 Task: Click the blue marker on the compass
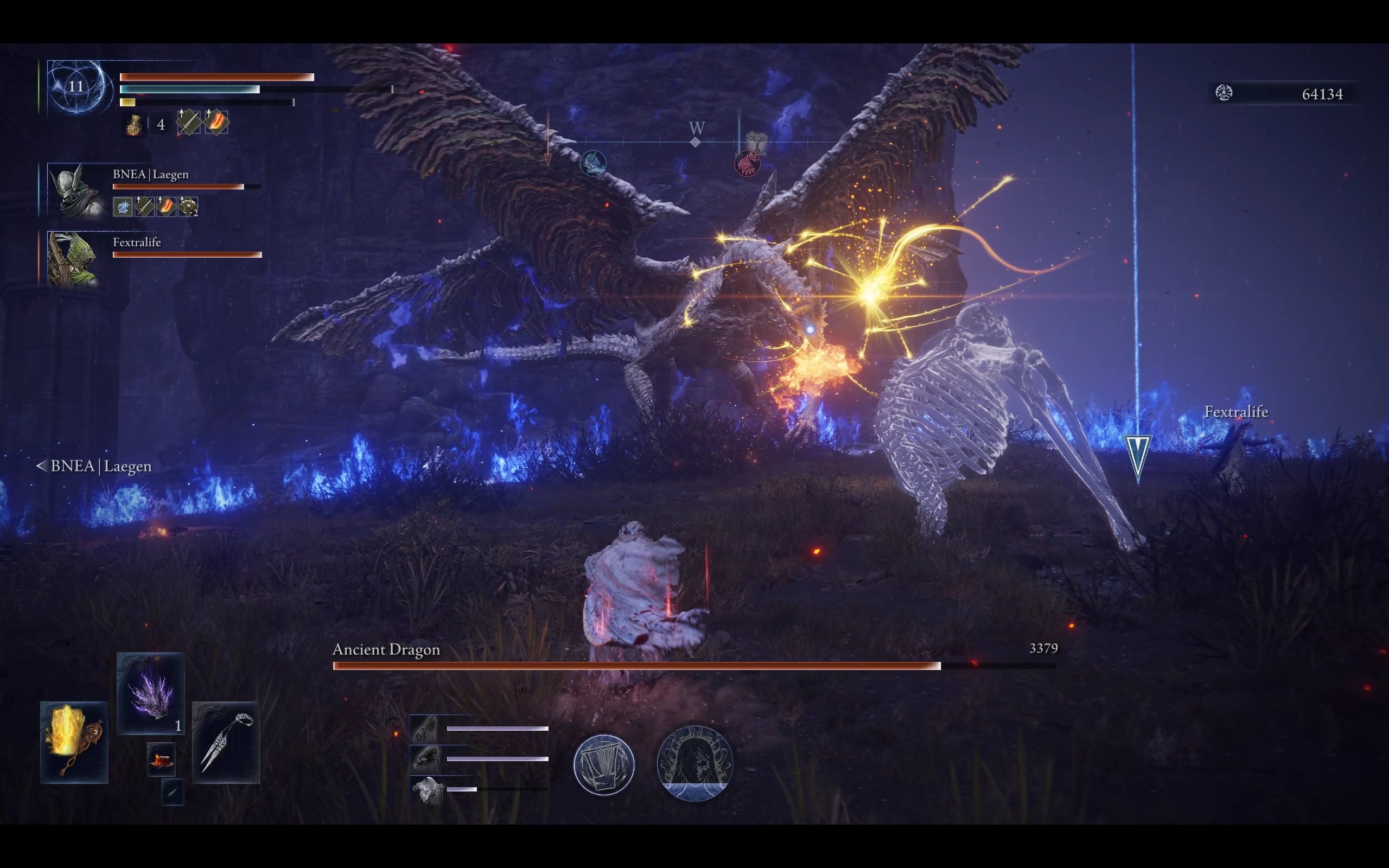click(593, 163)
